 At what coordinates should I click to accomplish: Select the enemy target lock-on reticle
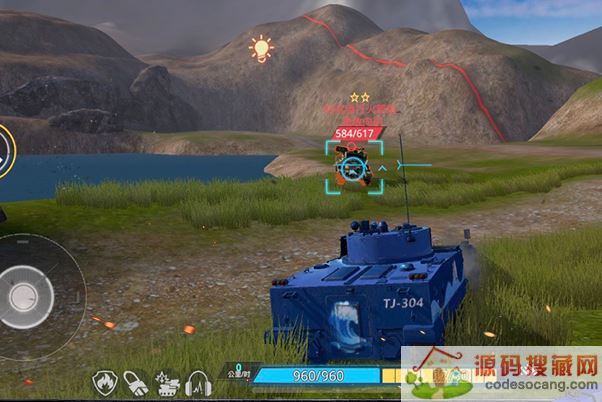click(353, 168)
